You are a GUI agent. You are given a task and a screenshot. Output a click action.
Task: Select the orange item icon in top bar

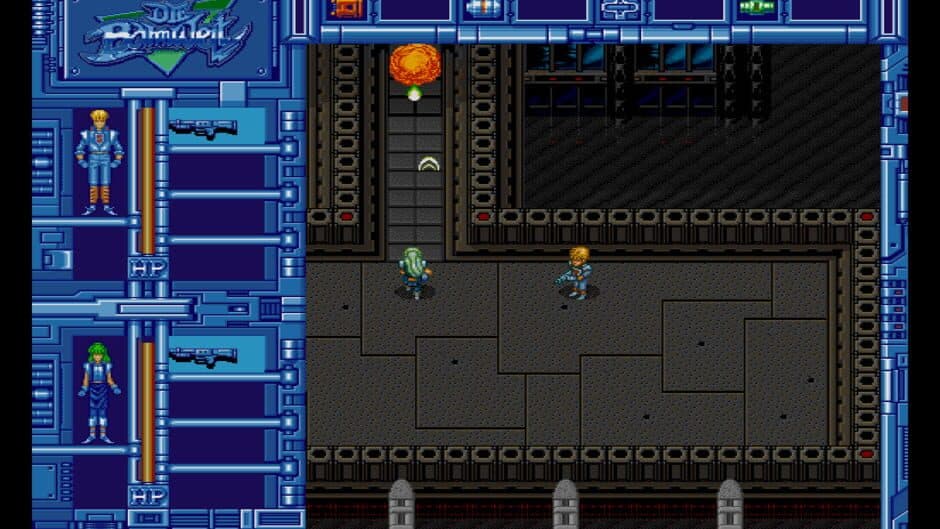(346, 9)
